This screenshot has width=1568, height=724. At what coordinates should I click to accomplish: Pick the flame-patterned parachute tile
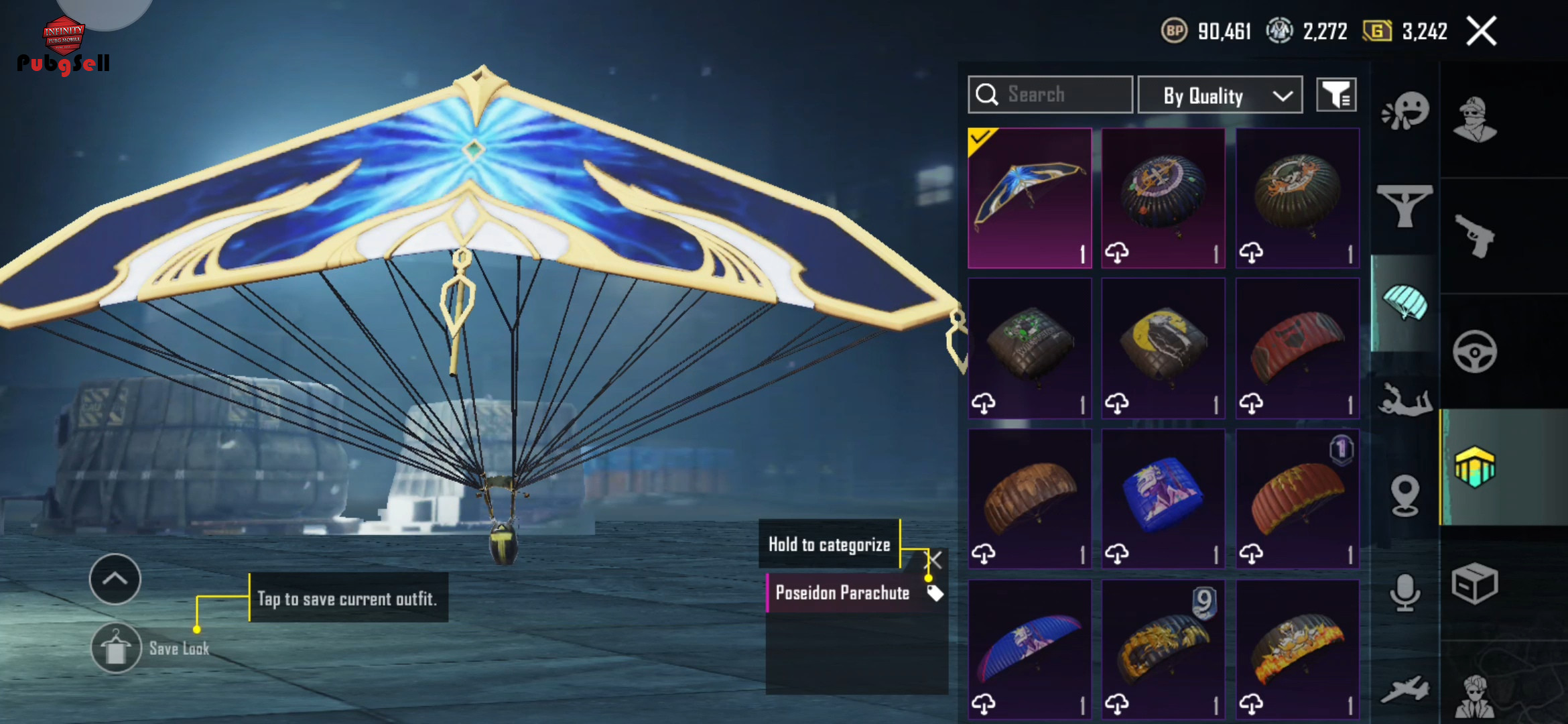(1297, 650)
